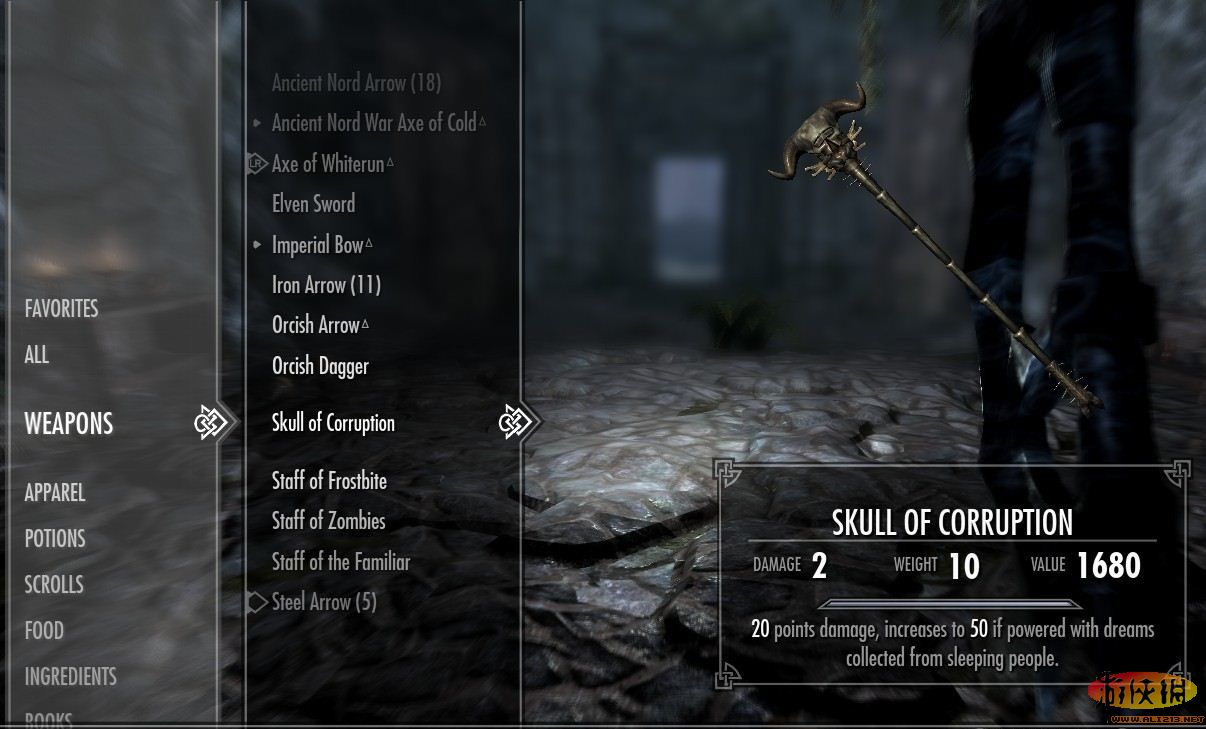Show the All items category
The width and height of the screenshot is (1206, 729).
coord(37,355)
